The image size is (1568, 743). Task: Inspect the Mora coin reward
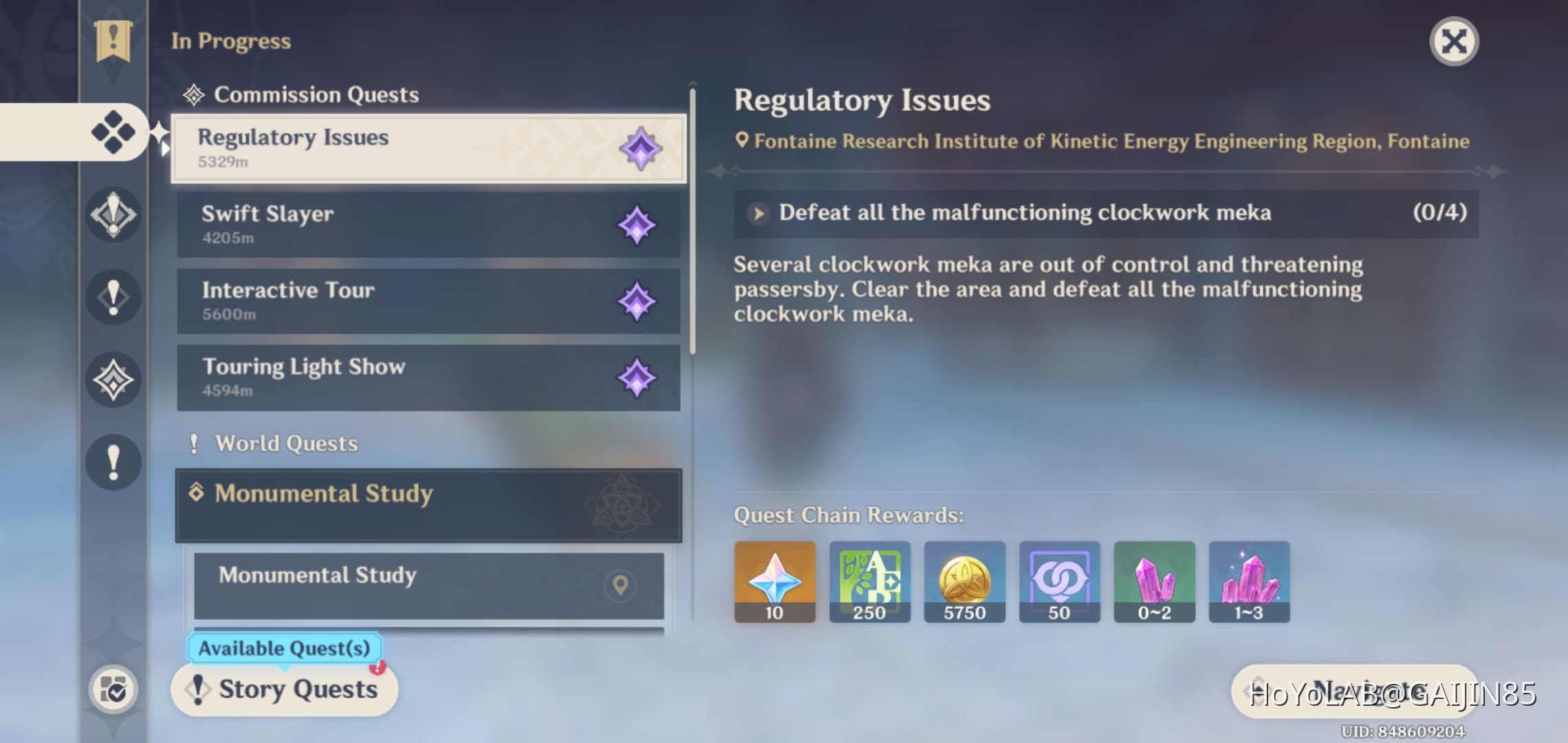click(964, 581)
